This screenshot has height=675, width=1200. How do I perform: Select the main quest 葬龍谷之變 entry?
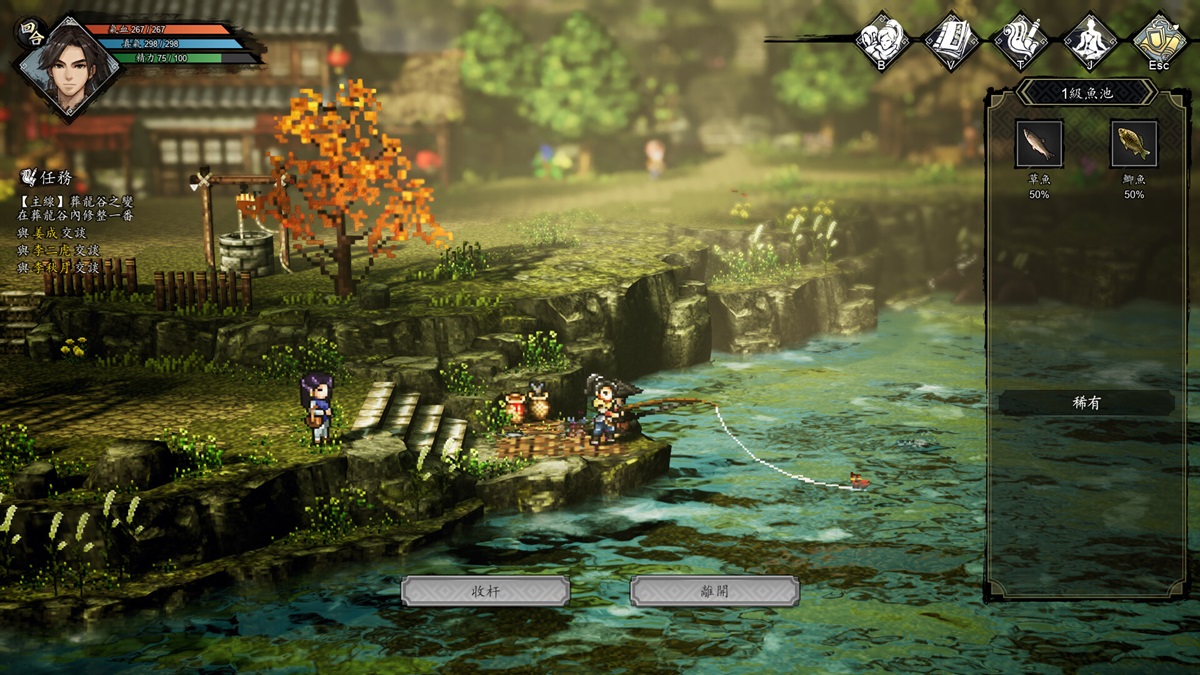tap(75, 201)
